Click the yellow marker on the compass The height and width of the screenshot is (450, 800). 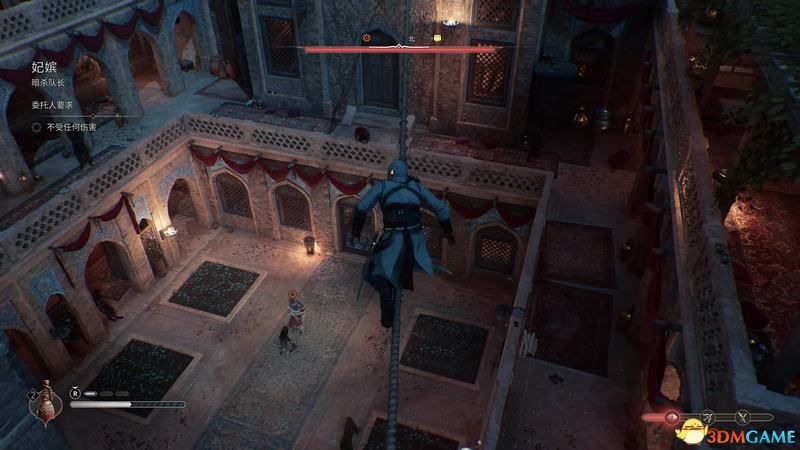(437, 38)
